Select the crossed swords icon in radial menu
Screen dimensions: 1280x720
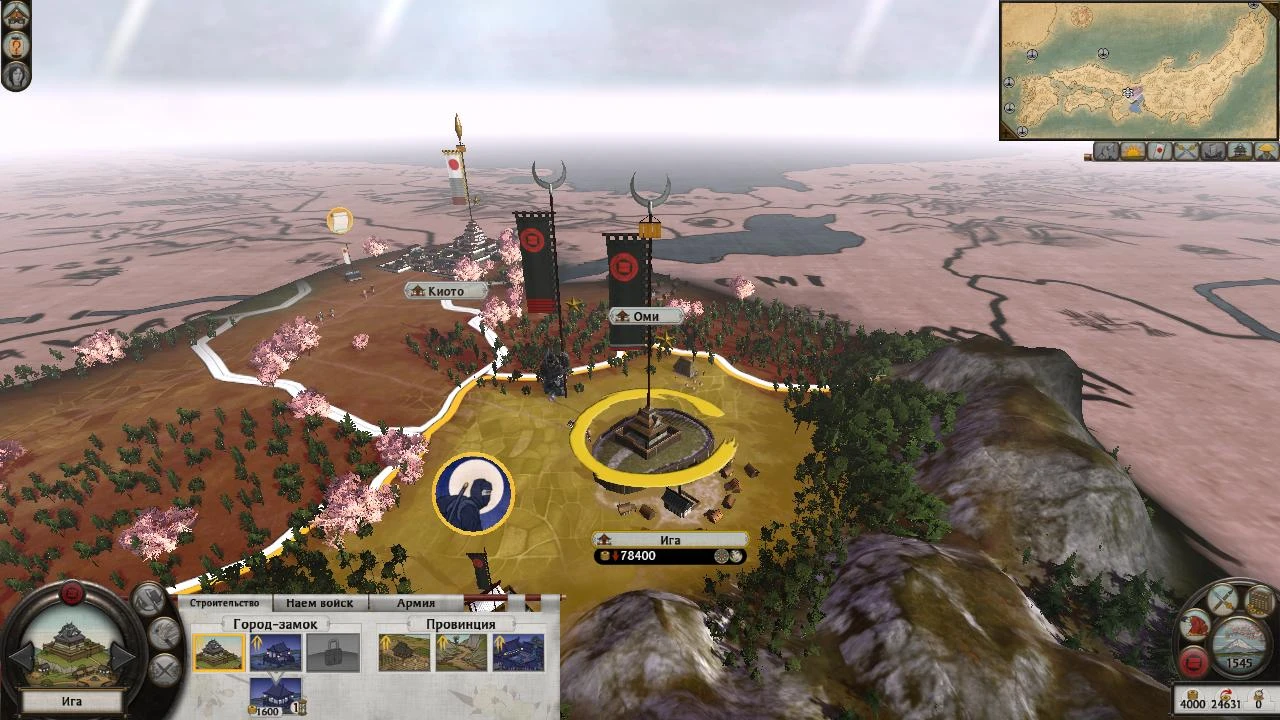click(x=1222, y=601)
